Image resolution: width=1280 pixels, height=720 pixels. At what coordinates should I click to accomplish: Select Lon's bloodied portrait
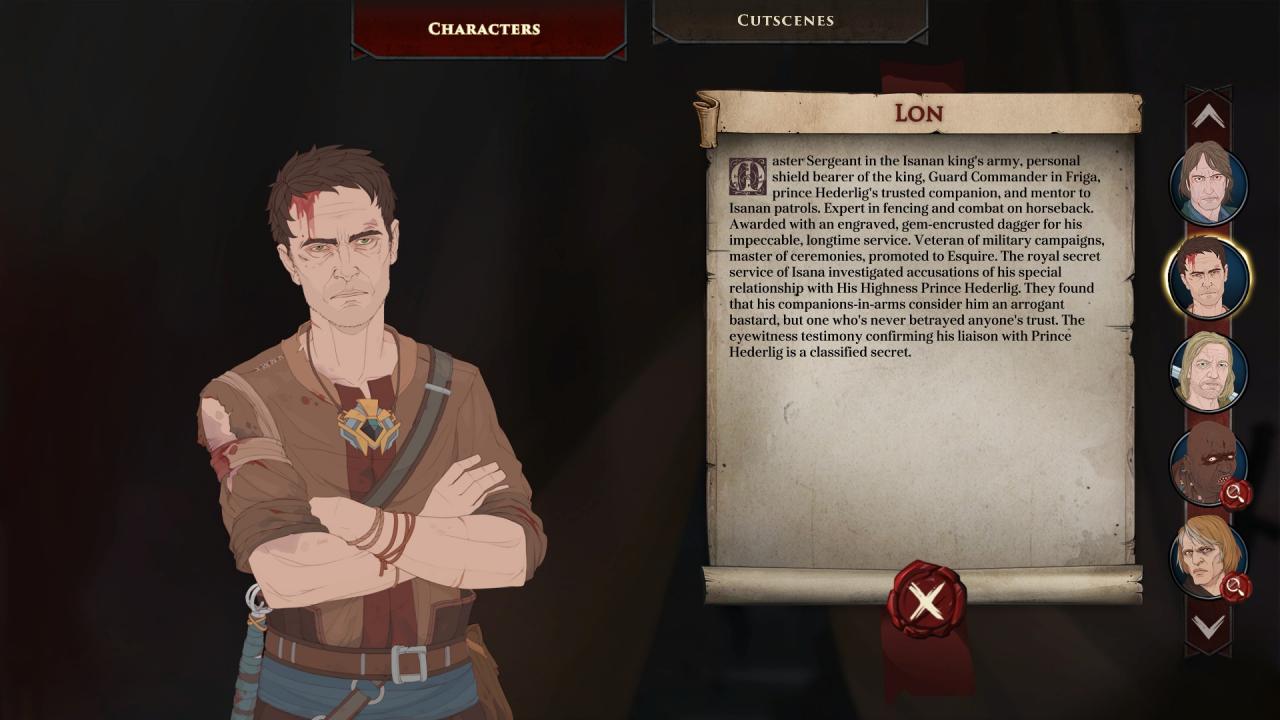click(x=1208, y=278)
